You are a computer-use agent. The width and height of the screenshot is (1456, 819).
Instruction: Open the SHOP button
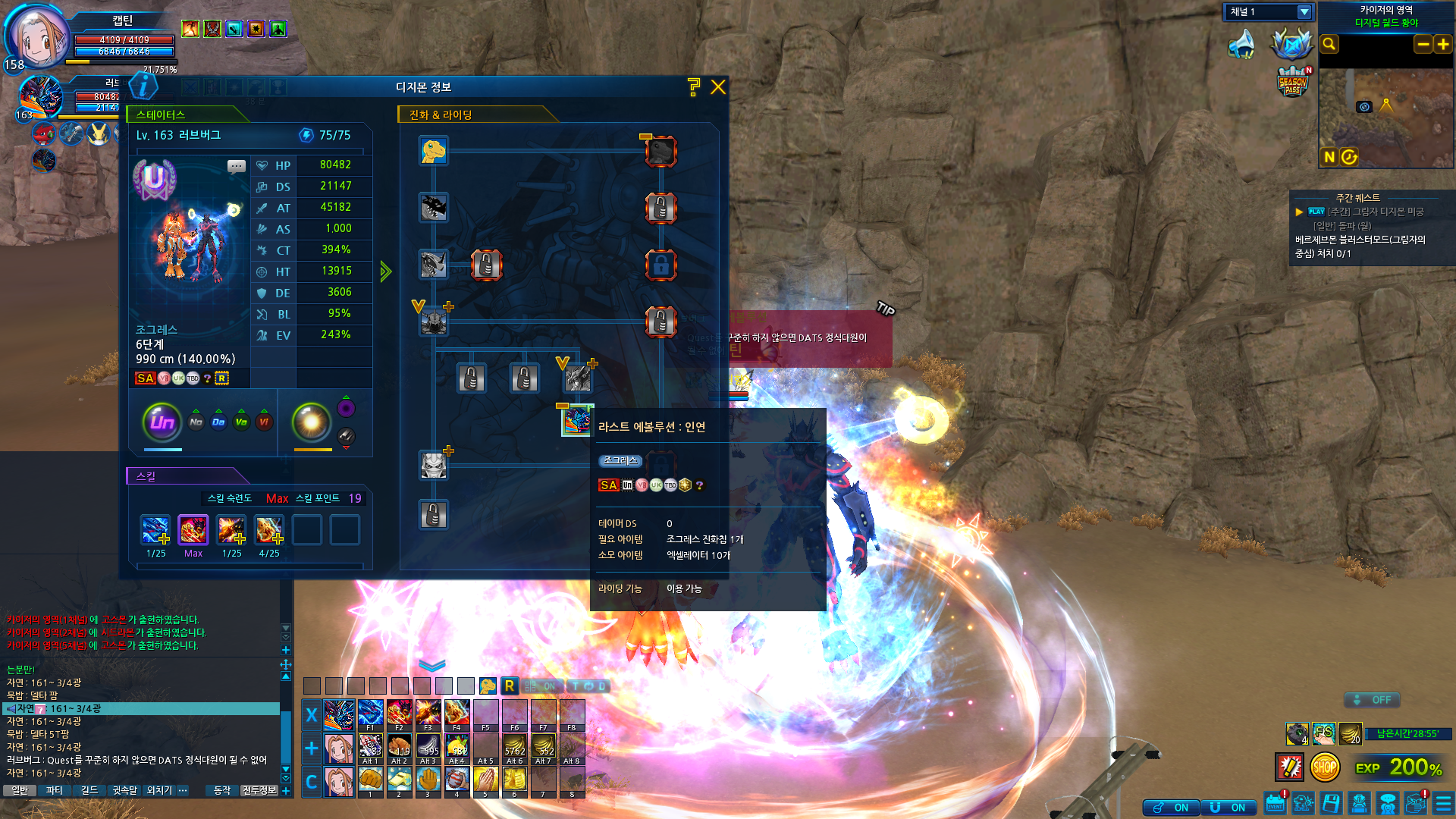[x=1324, y=767]
